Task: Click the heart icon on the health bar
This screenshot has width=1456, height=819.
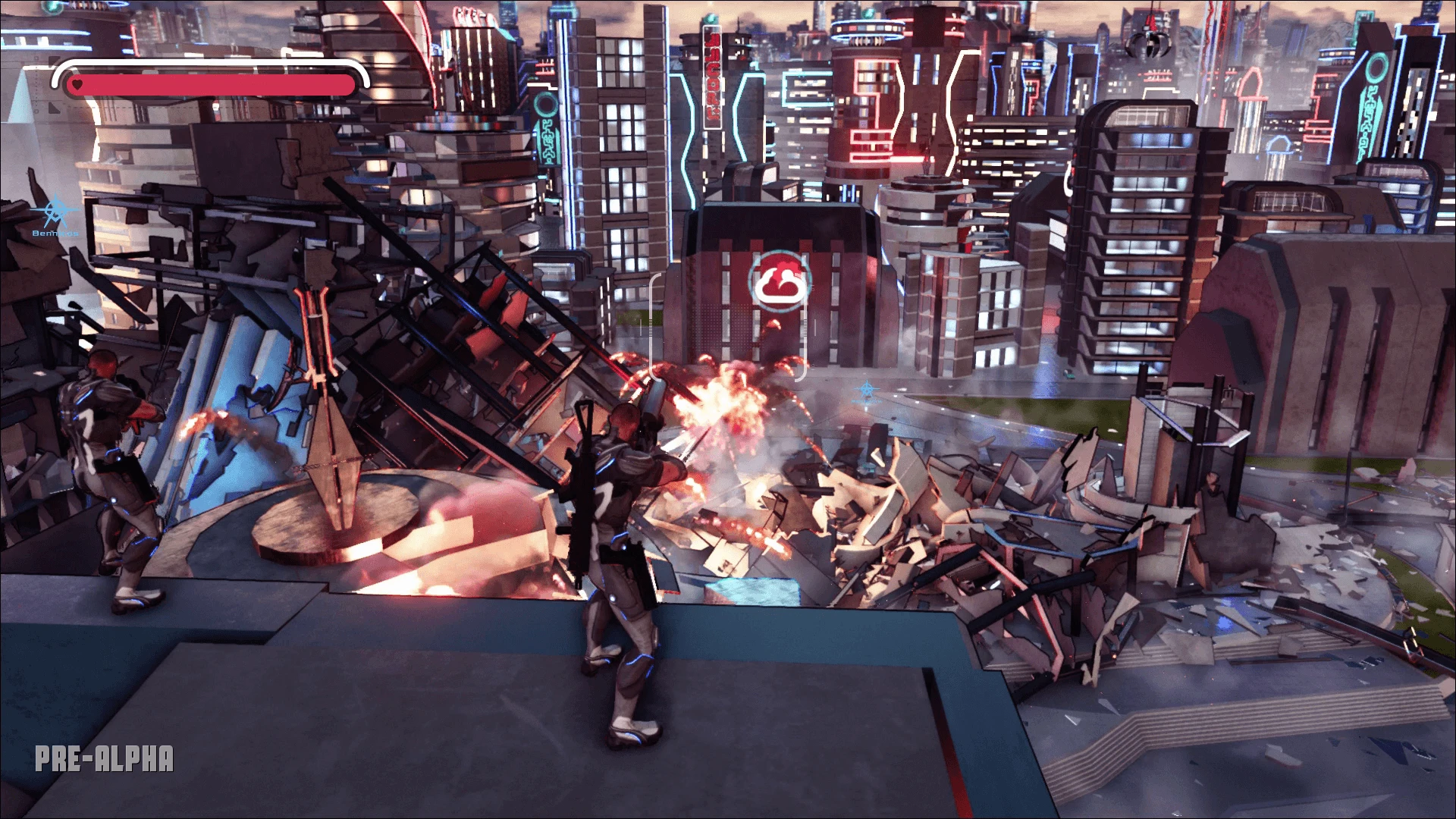Action: (x=77, y=83)
